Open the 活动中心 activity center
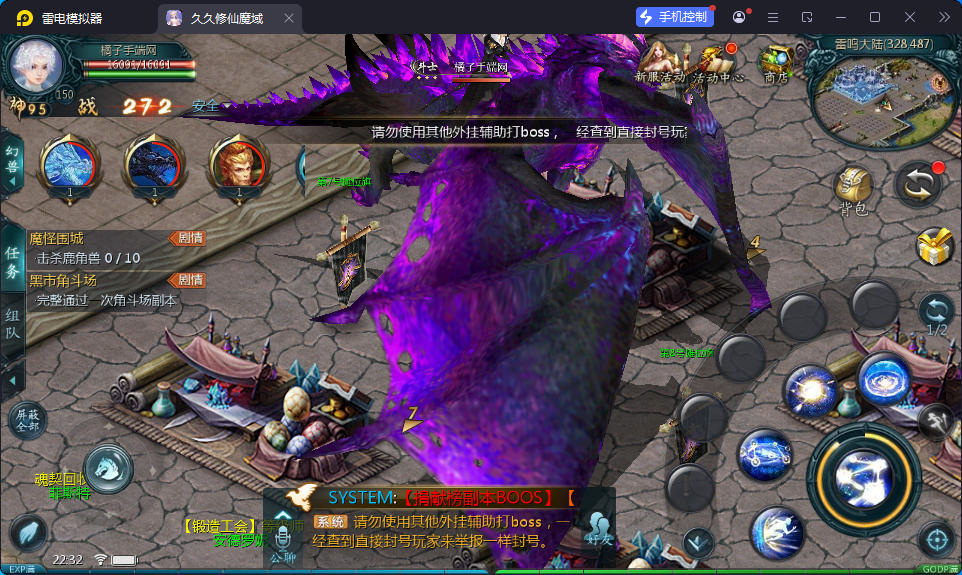 tap(717, 61)
